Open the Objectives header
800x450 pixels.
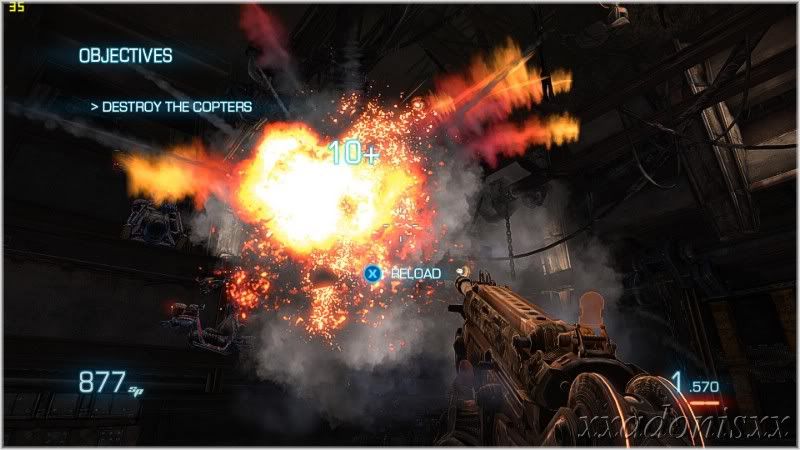(126, 57)
